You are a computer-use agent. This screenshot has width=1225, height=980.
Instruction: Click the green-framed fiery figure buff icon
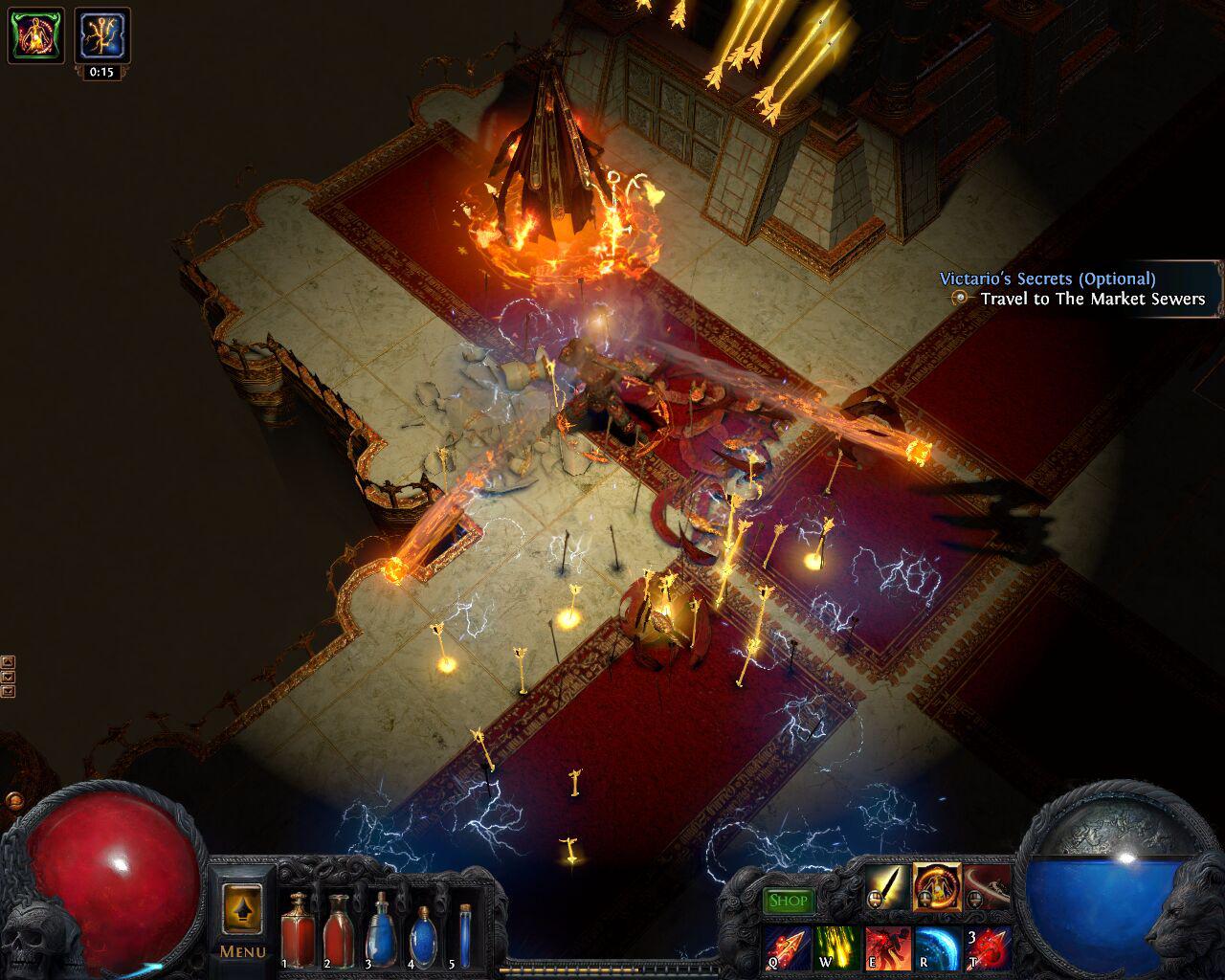pyautogui.click(x=35, y=34)
